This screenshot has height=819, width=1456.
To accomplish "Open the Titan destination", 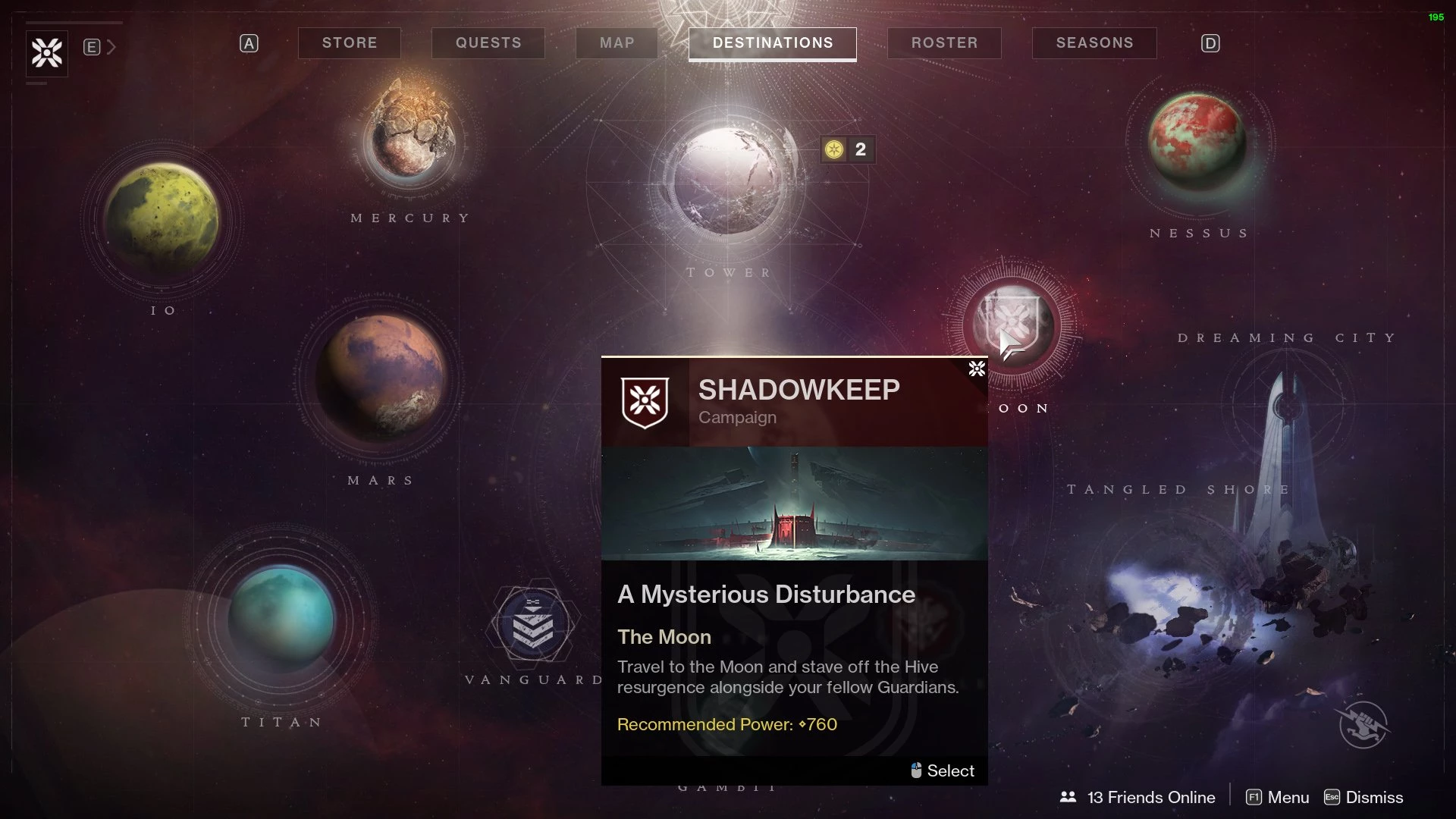I will [281, 619].
